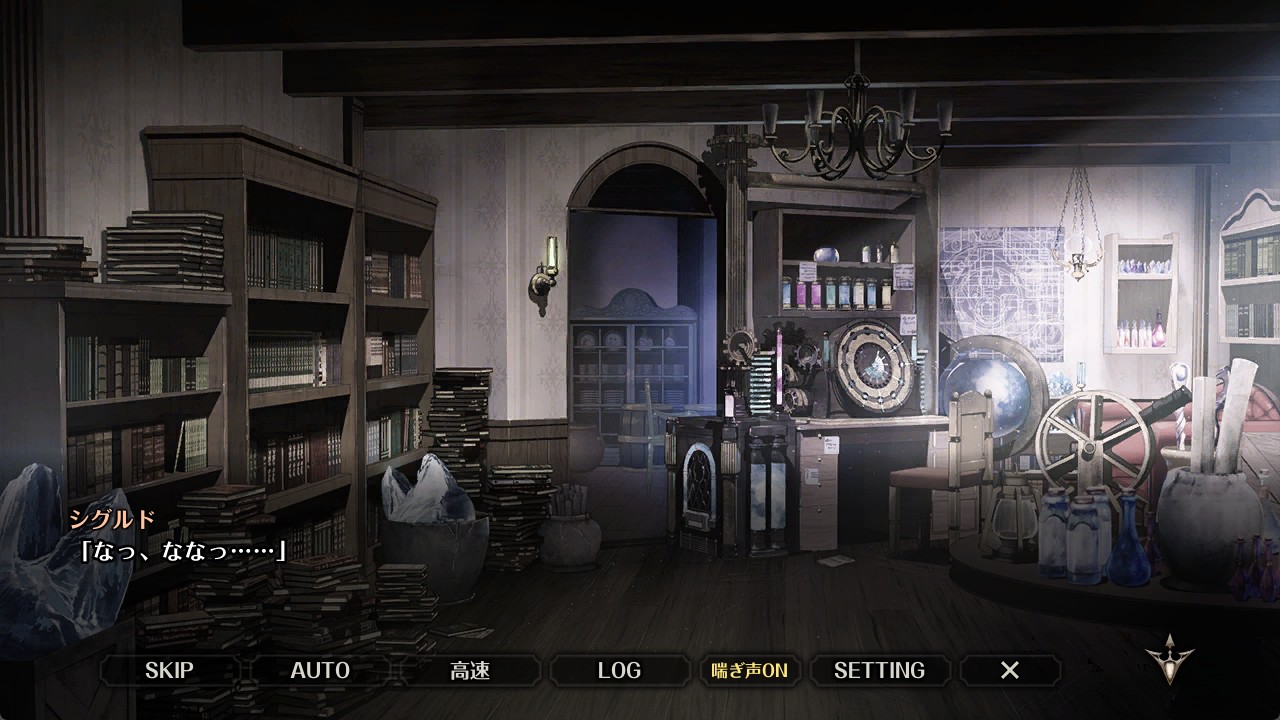
Task: Click the SKIP button
Action: pyautogui.click(x=169, y=670)
